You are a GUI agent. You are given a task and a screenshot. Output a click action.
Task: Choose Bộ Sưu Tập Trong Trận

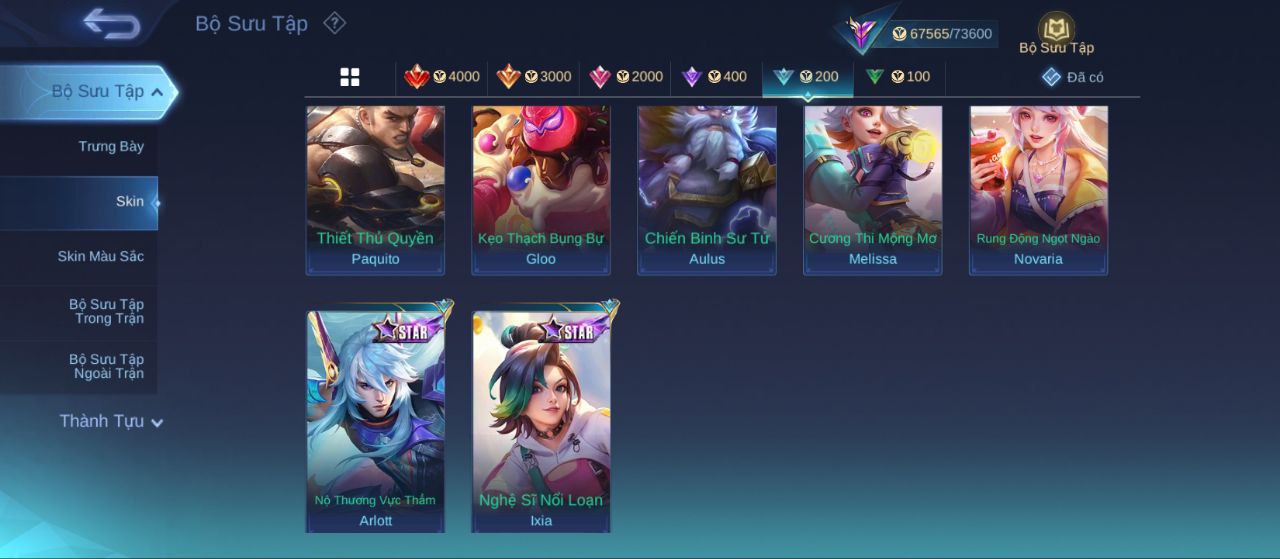pos(106,312)
